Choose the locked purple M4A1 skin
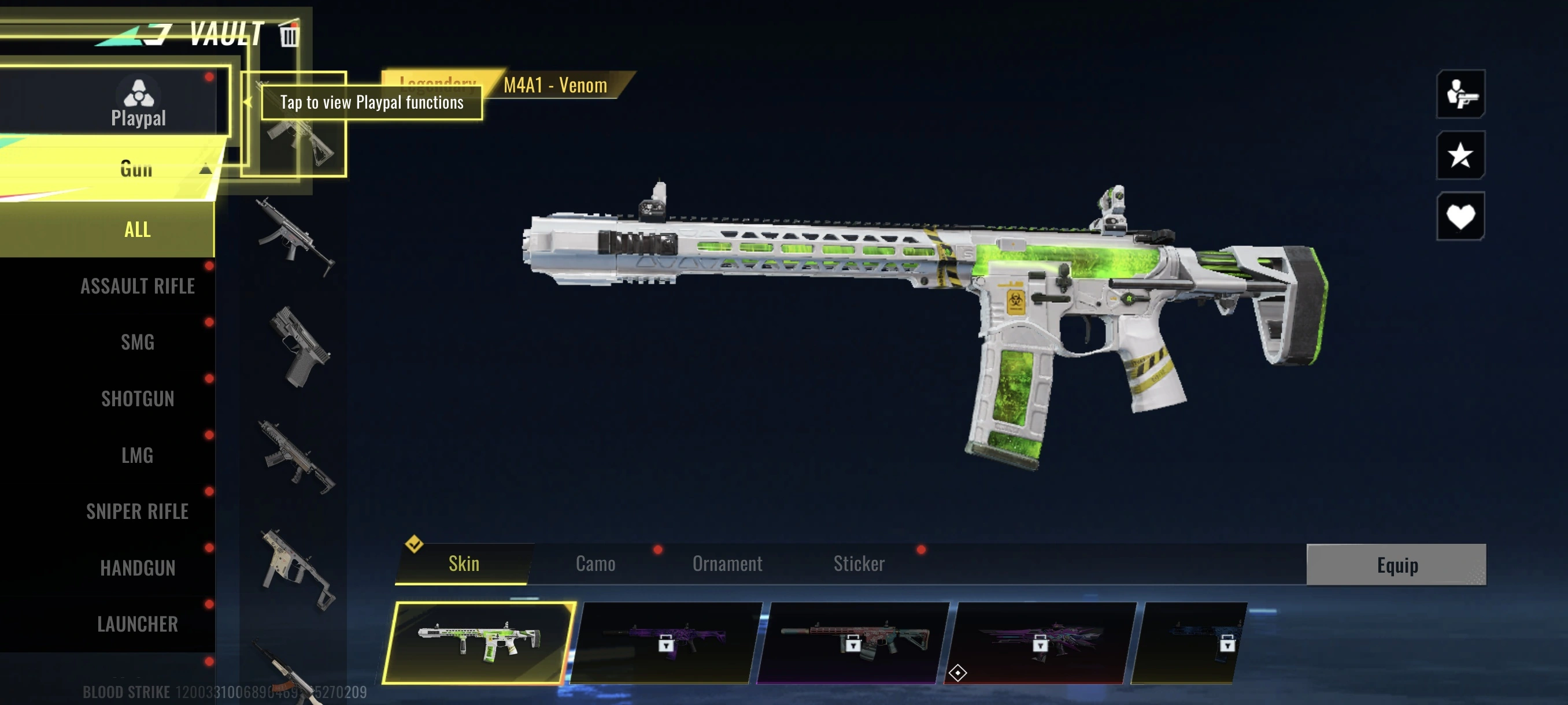This screenshot has height=705, width=1568. pos(666,643)
